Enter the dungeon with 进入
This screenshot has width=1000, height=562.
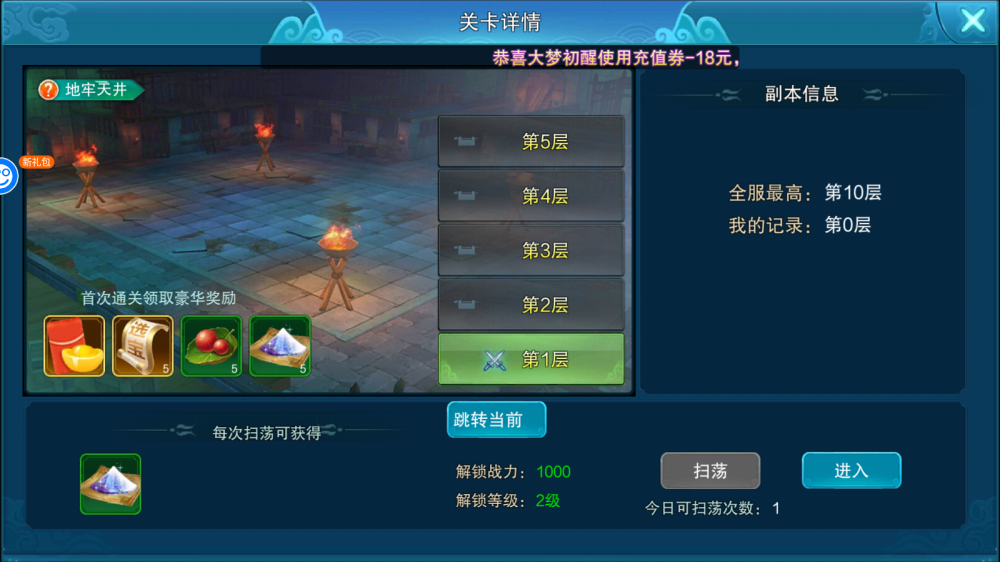851,470
